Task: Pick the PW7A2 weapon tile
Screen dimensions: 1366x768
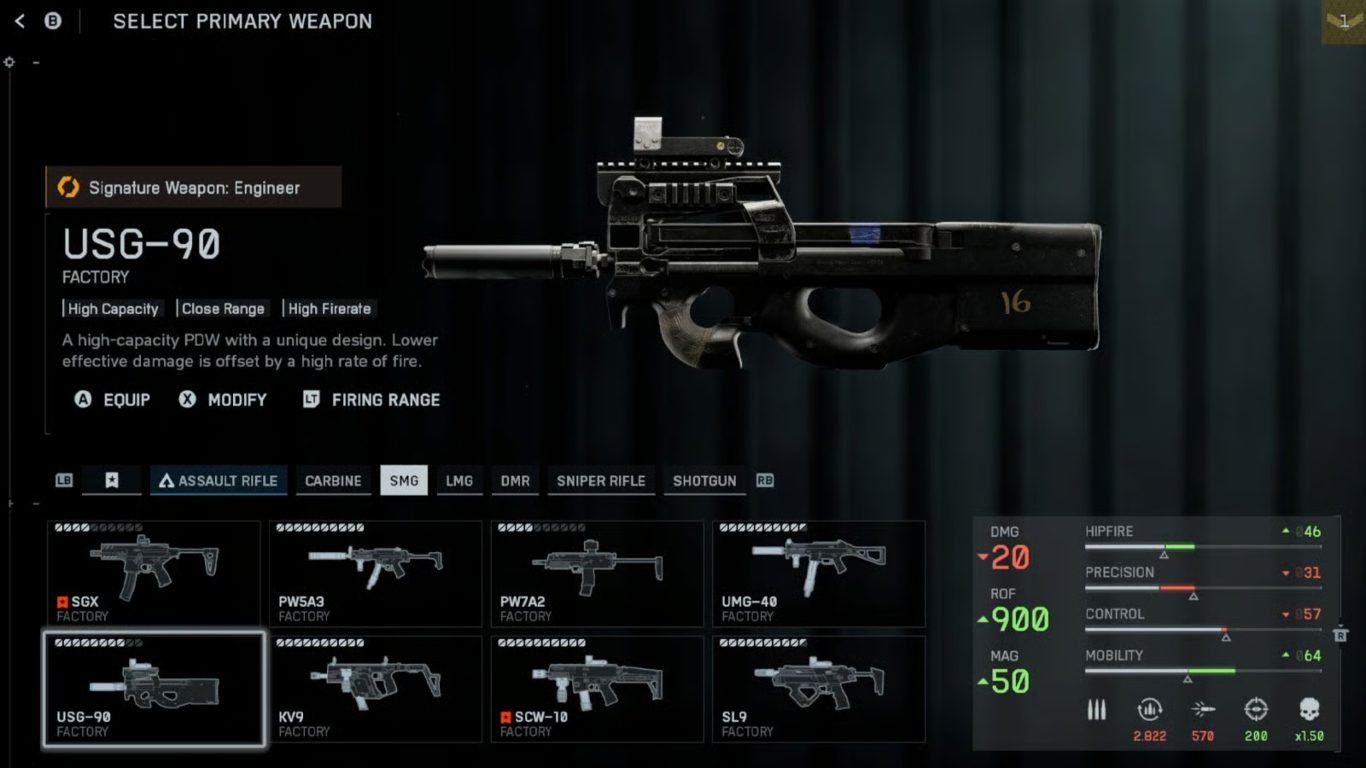Action: (x=597, y=574)
